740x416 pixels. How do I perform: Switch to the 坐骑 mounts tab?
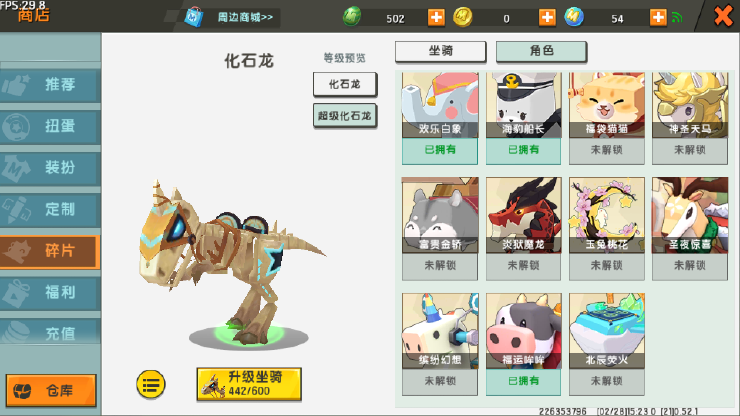coord(440,51)
